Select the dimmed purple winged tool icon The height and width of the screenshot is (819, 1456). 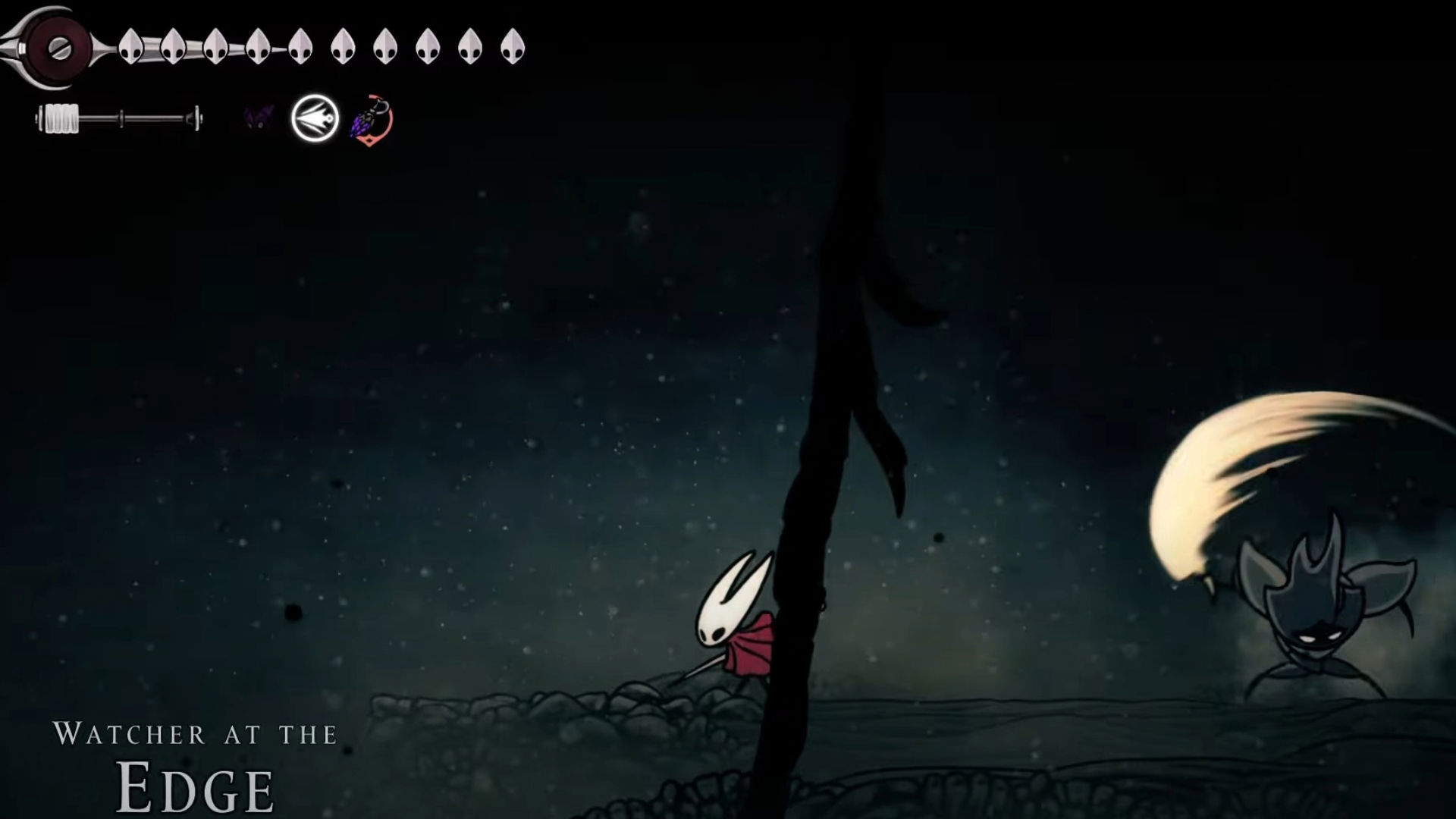pyautogui.click(x=258, y=118)
